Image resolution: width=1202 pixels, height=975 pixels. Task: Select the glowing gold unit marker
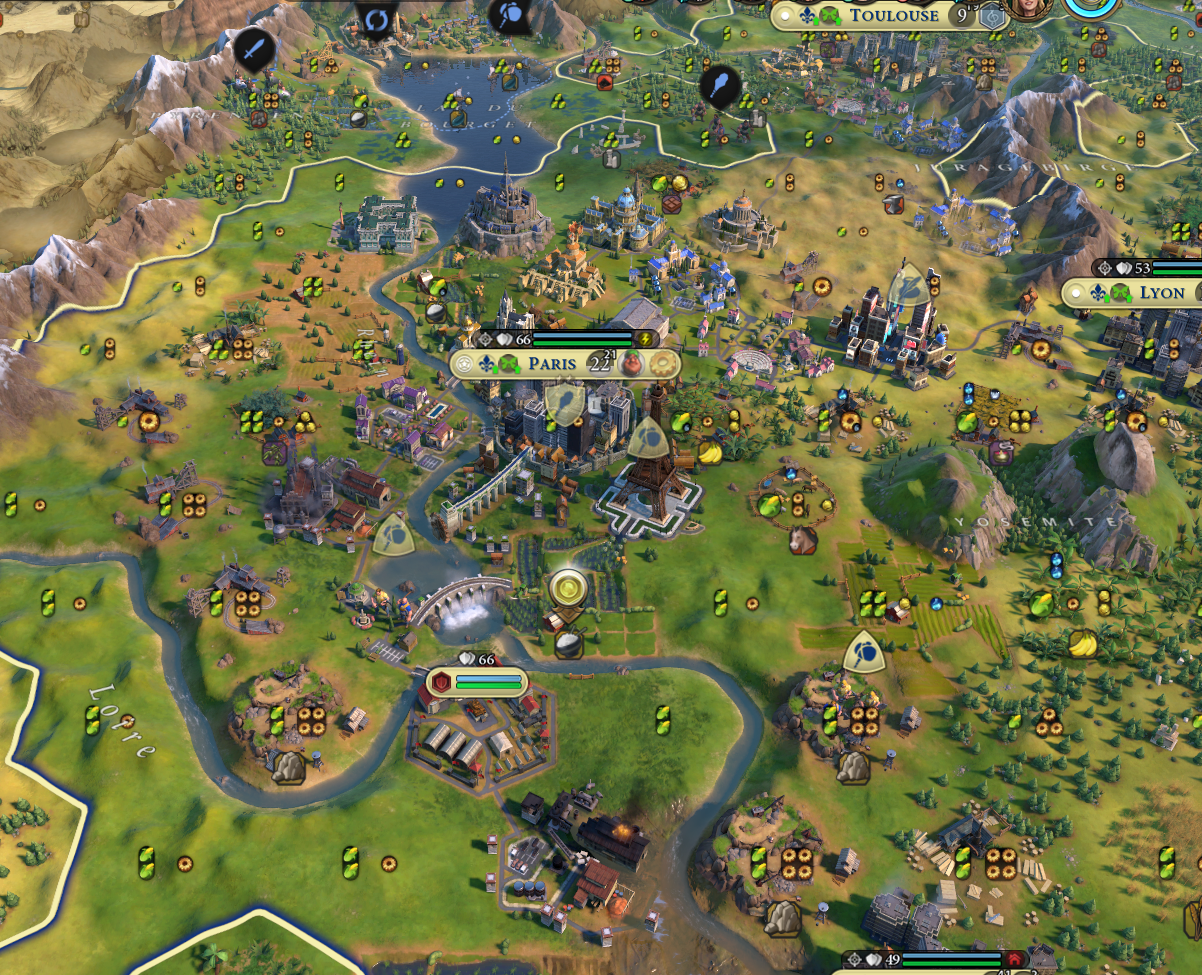point(568,588)
